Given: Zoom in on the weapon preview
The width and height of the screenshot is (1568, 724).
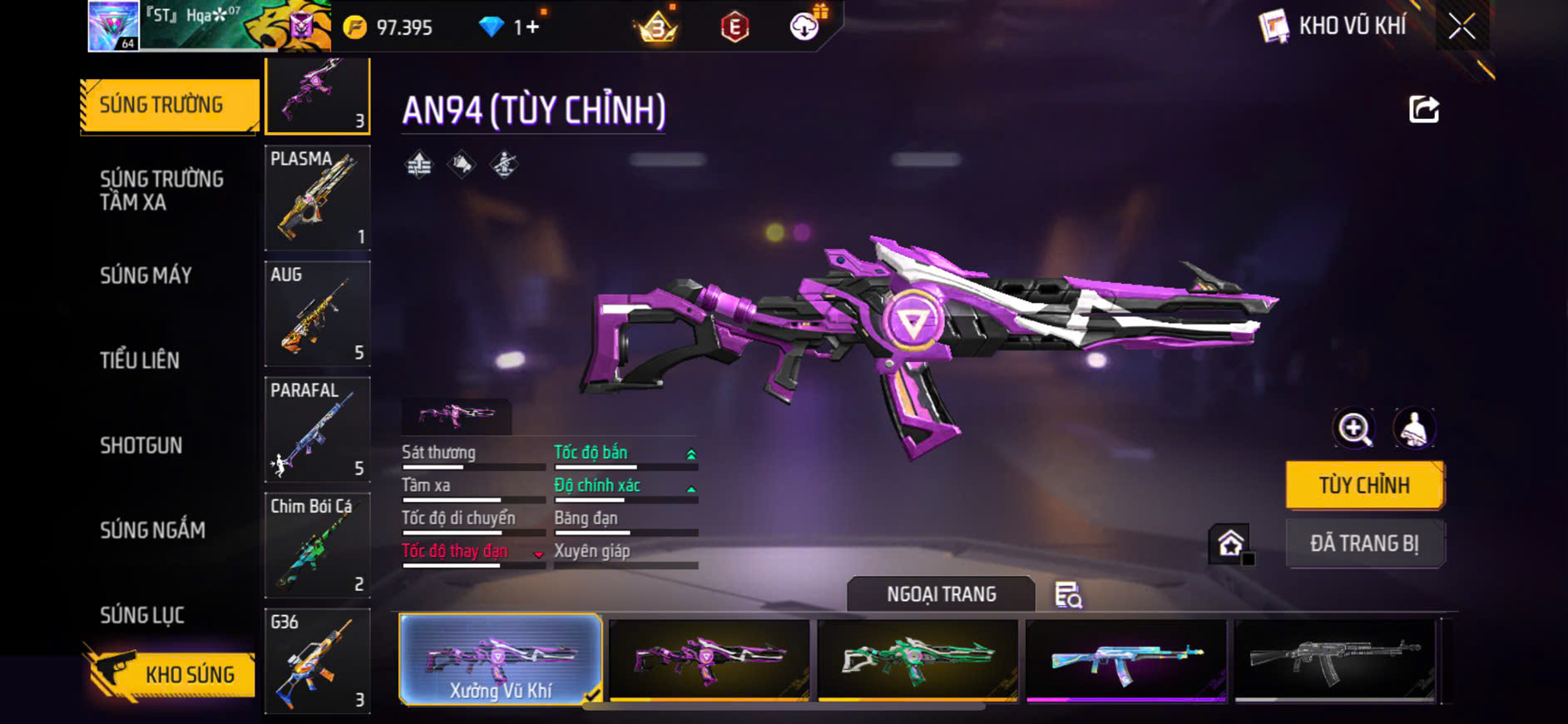Looking at the screenshot, I should pos(1354,429).
